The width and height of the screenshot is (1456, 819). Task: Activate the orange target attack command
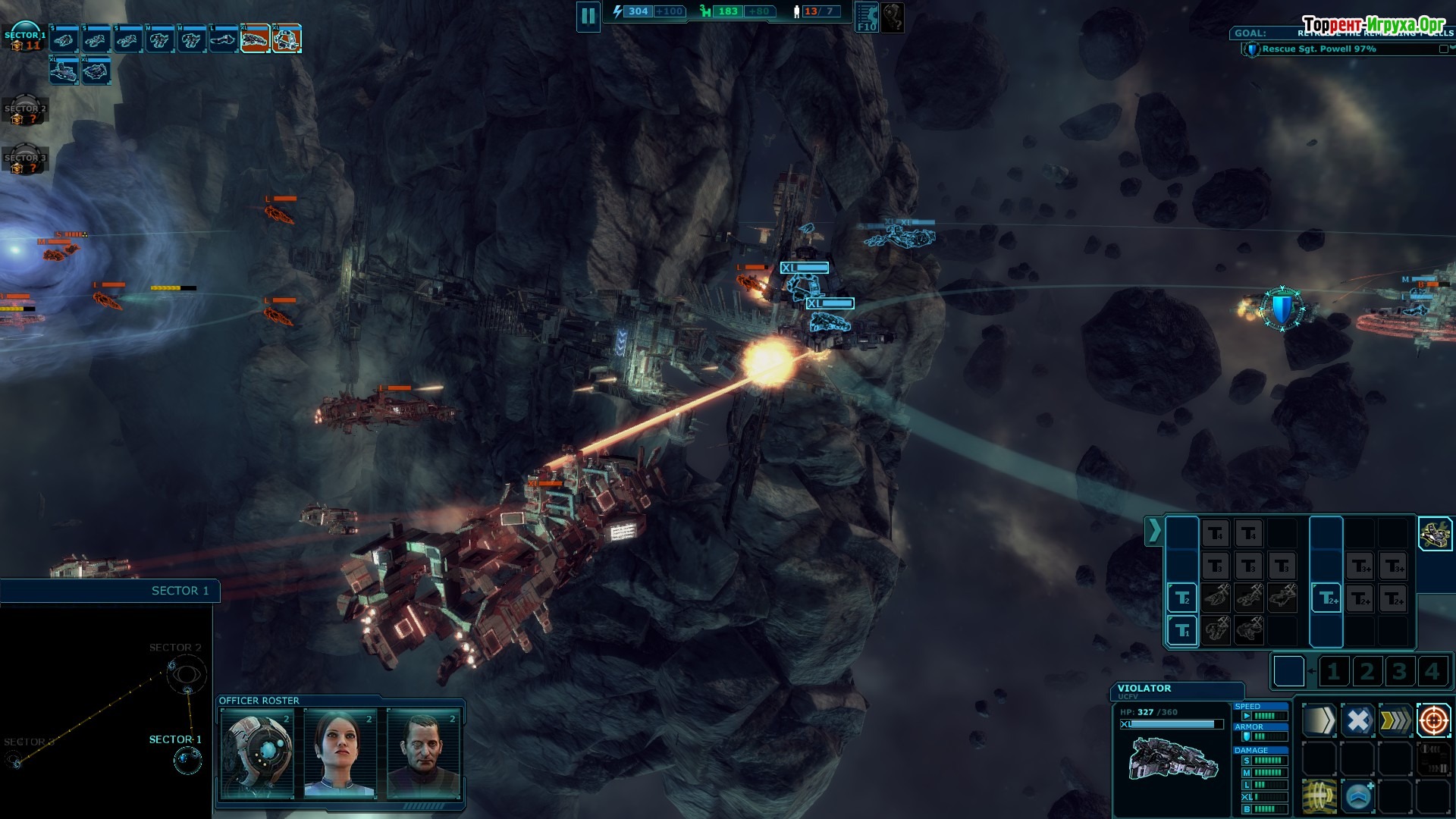tap(1433, 720)
